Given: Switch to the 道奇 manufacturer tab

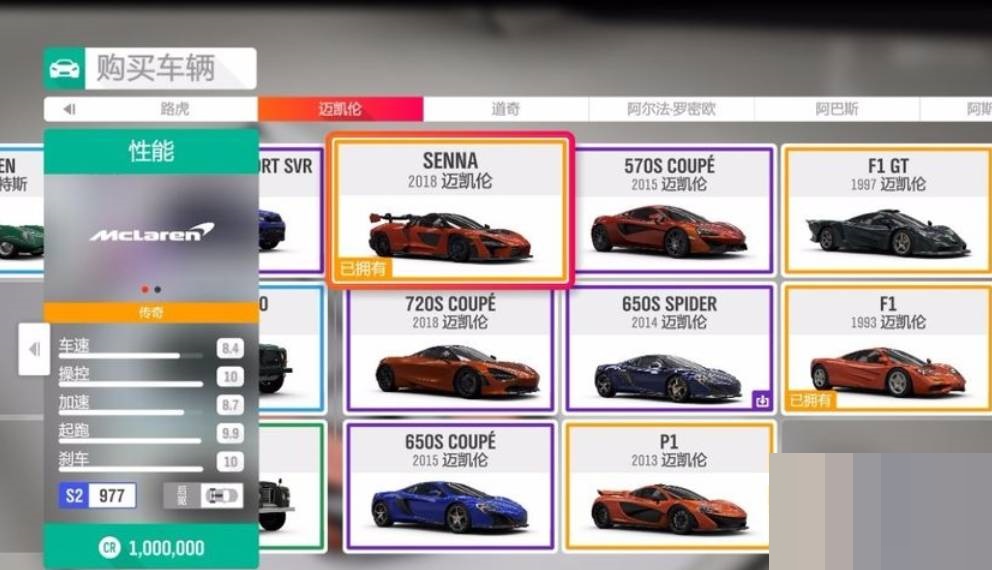Looking at the screenshot, I should pyautogui.click(x=505, y=109).
